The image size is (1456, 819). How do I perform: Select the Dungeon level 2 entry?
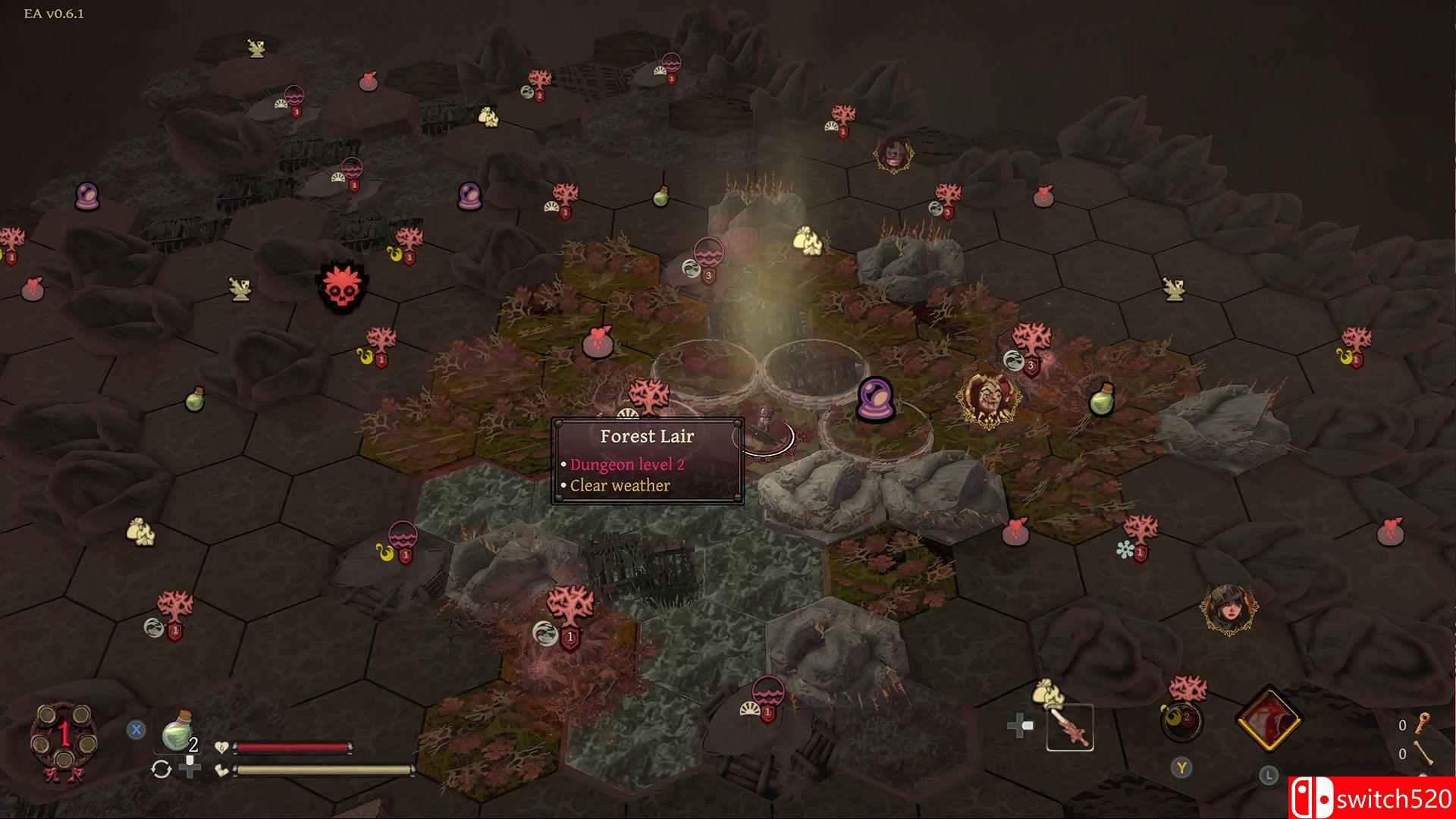(626, 463)
